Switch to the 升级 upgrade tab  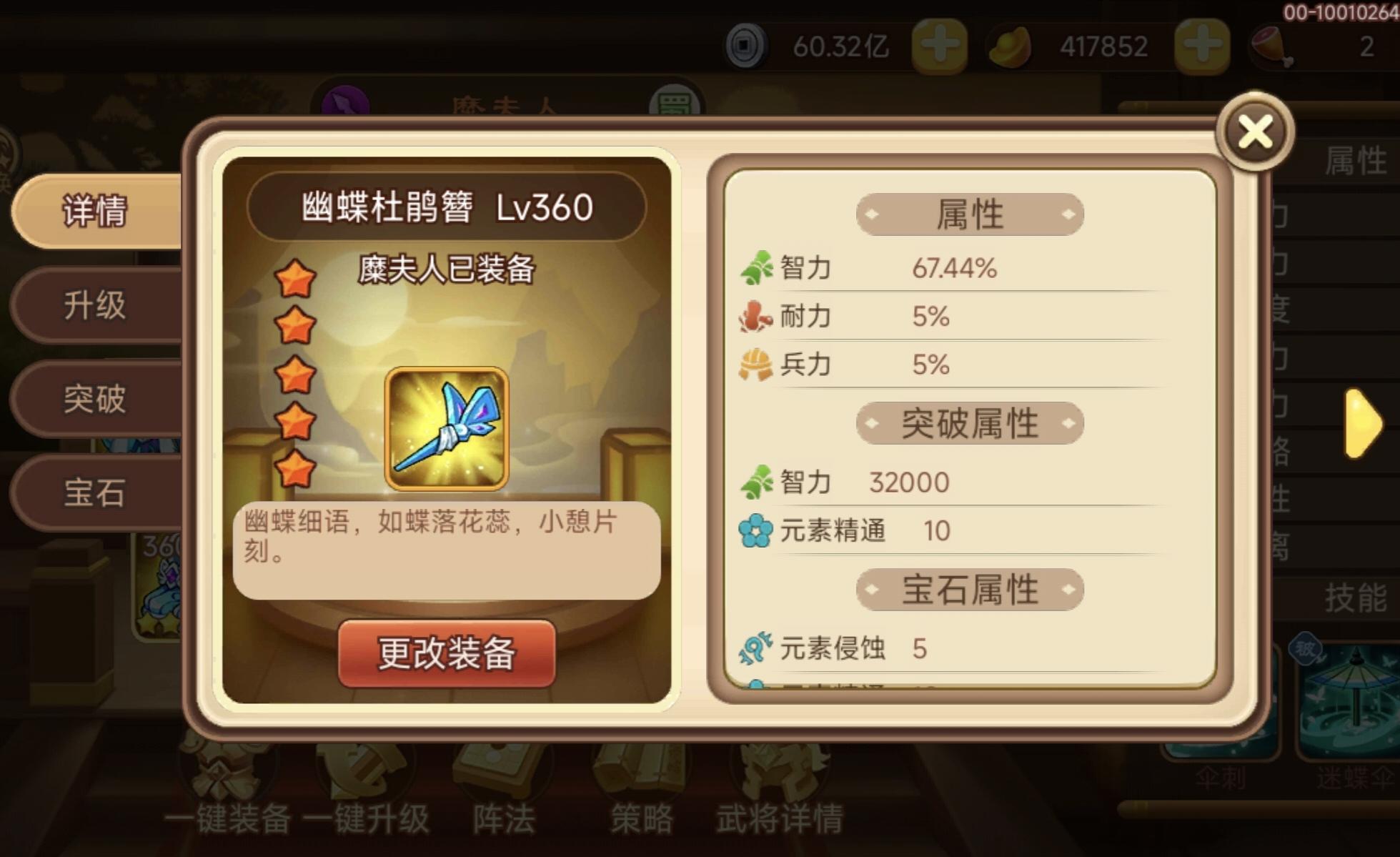click(95, 306)
